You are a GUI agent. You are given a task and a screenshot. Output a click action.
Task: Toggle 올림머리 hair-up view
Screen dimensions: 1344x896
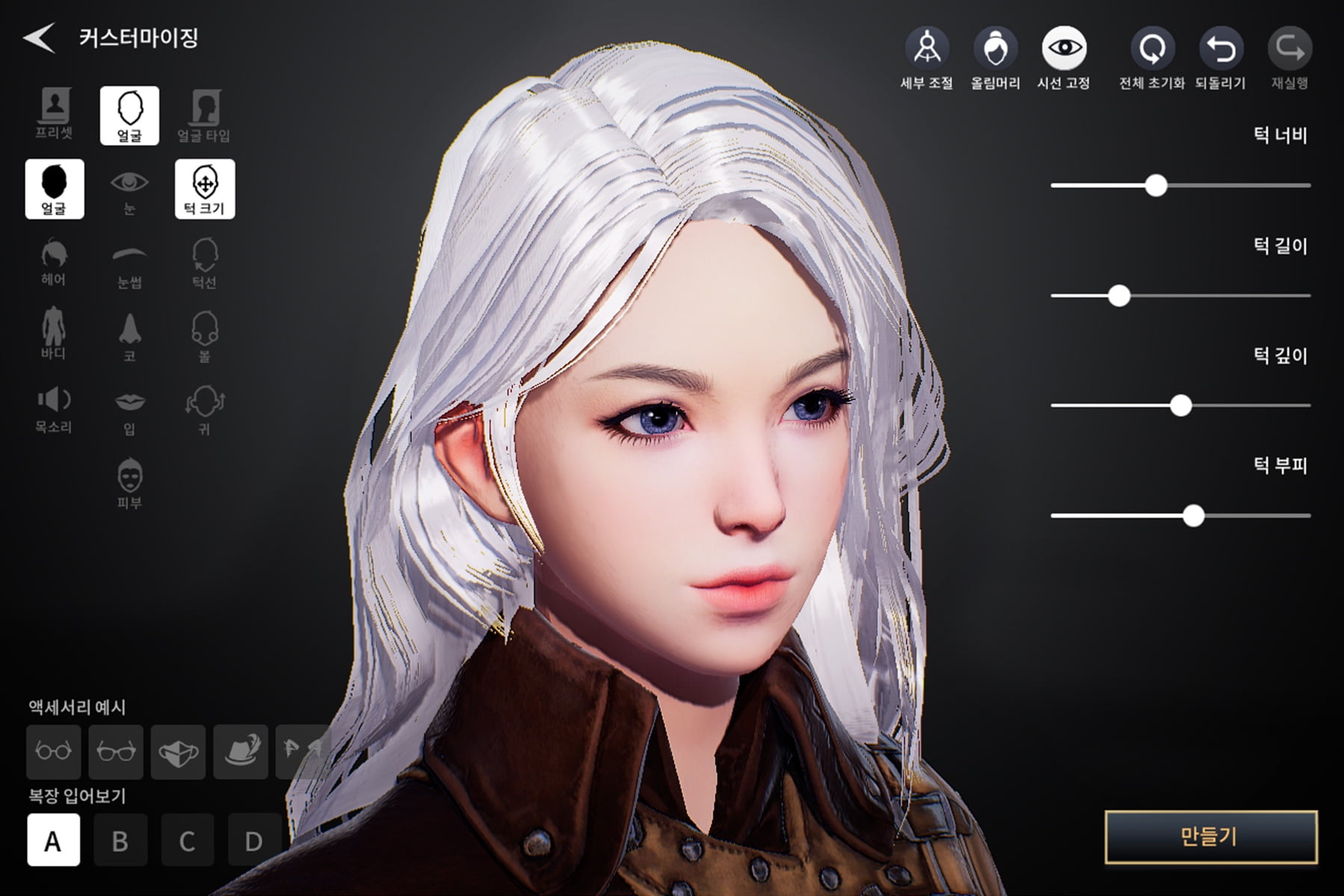(x=995, y=57)
